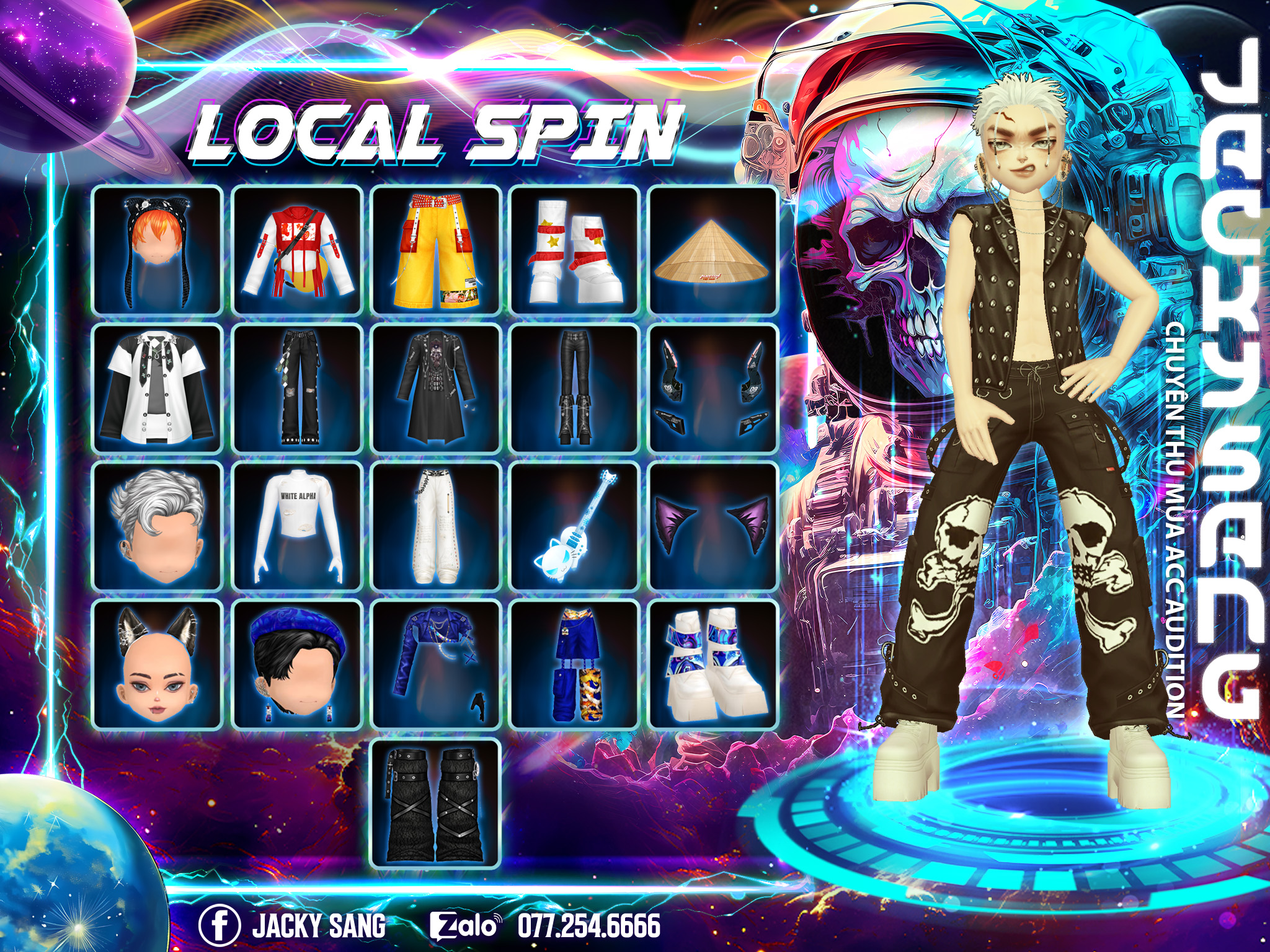The width and height of the screenshot is (1270, 952).
Task: Pick the black hair with blue beret
Action: [x=297, y=664]
